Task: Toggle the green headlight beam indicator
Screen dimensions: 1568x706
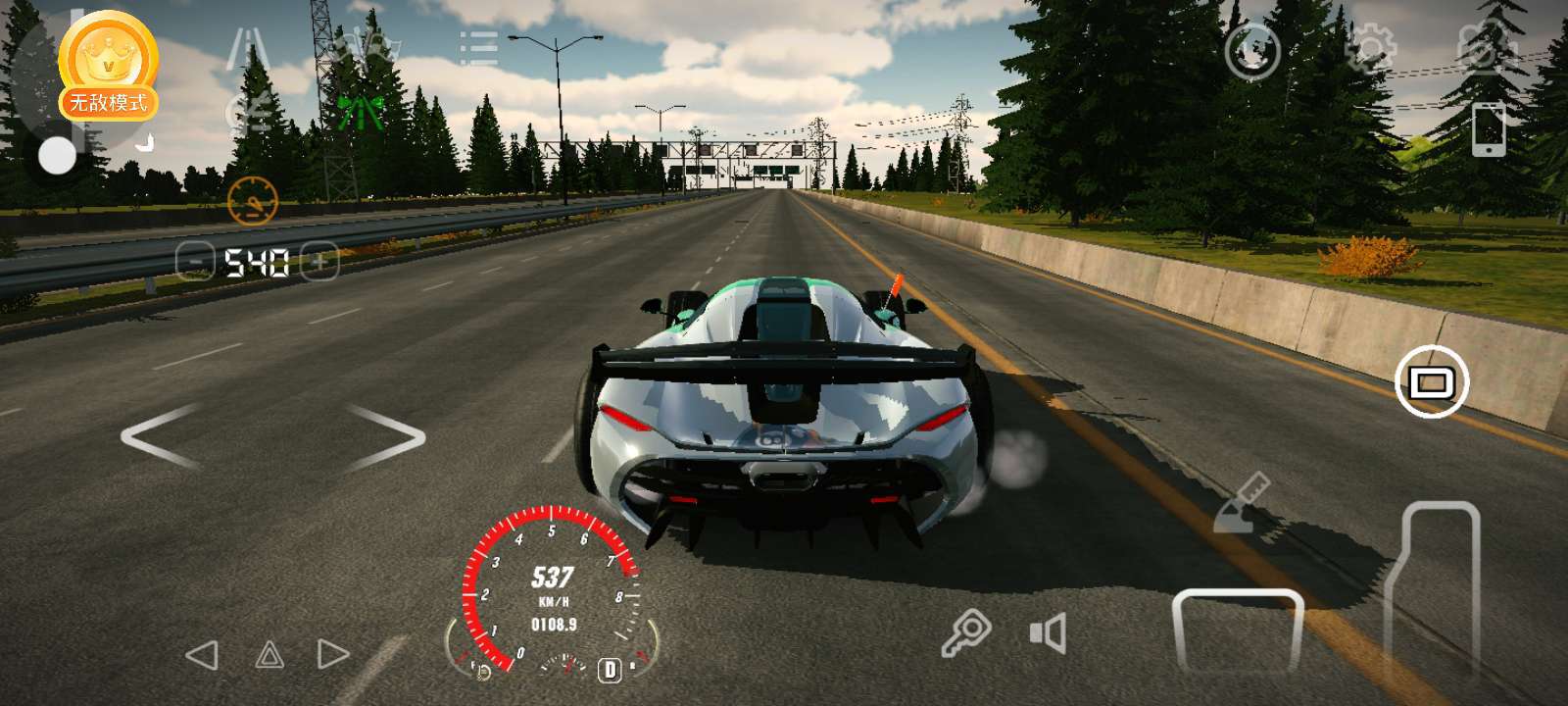Action: coord(360,112)
